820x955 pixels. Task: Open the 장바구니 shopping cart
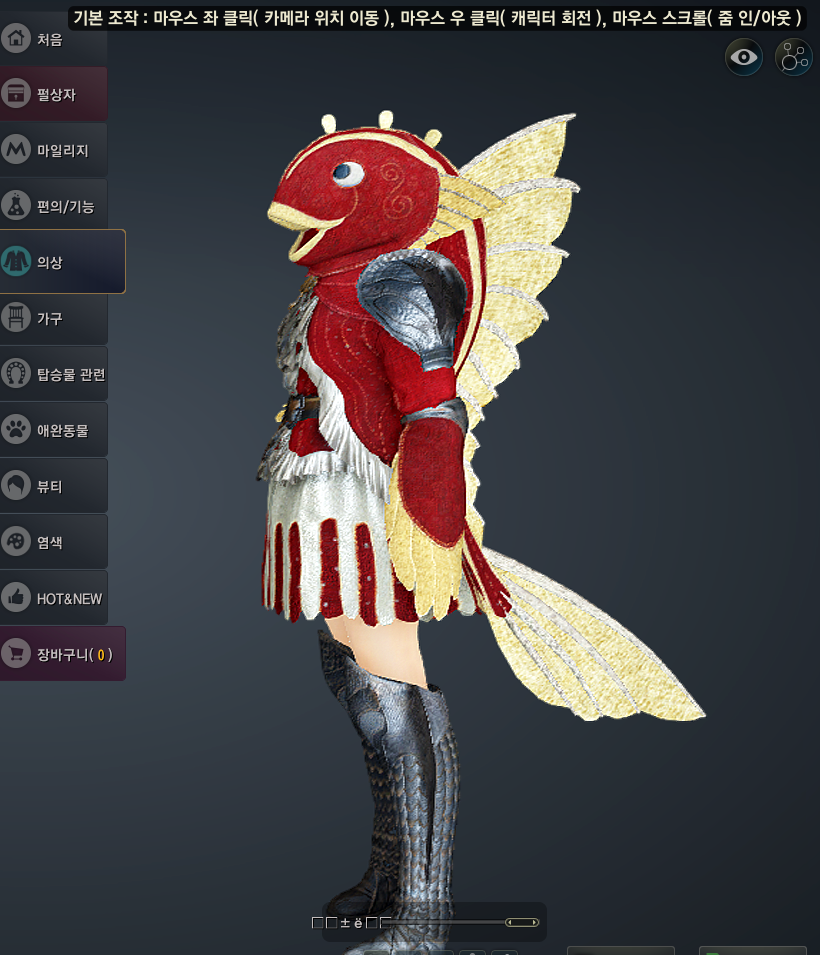coord(62,654)
